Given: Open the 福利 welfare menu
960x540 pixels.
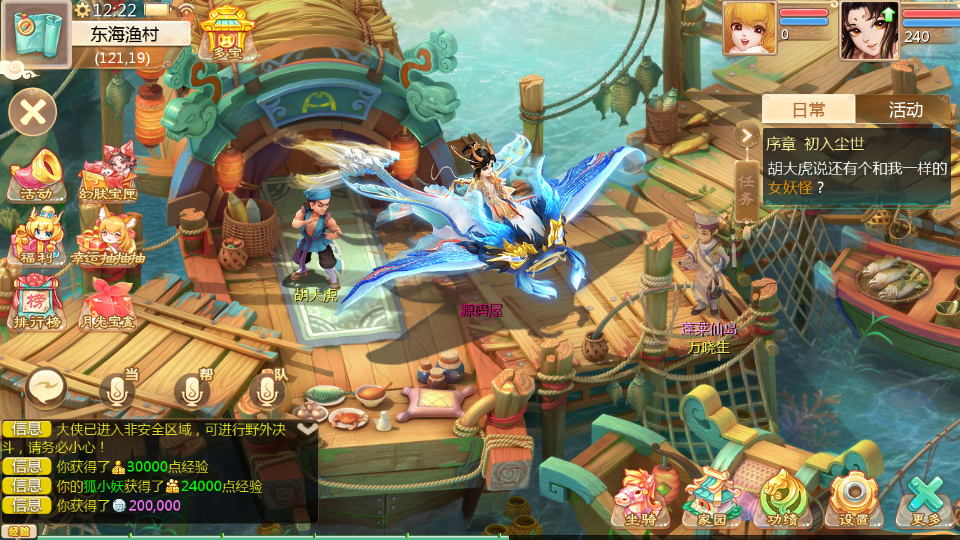Looking at the screenshot, I should [x=36, y=238].
